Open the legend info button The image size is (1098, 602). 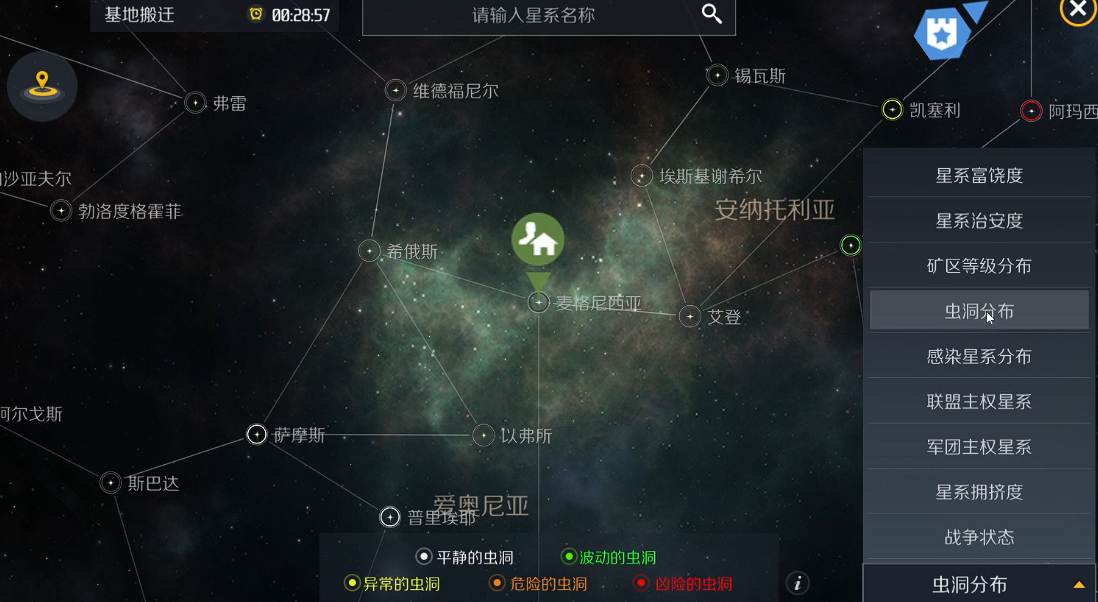[797, 584]
